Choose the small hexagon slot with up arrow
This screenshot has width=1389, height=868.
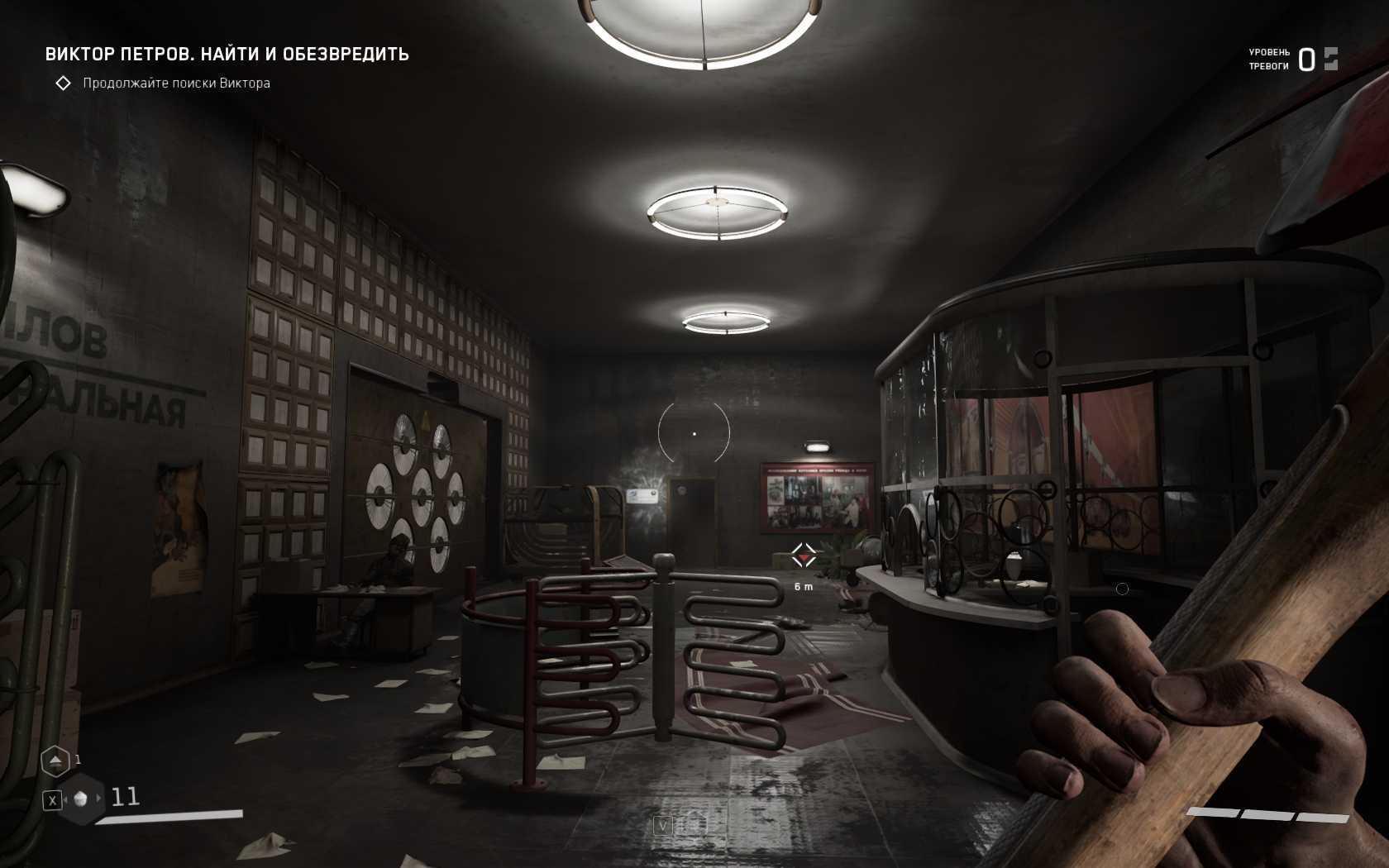click(x=55, y=761)
